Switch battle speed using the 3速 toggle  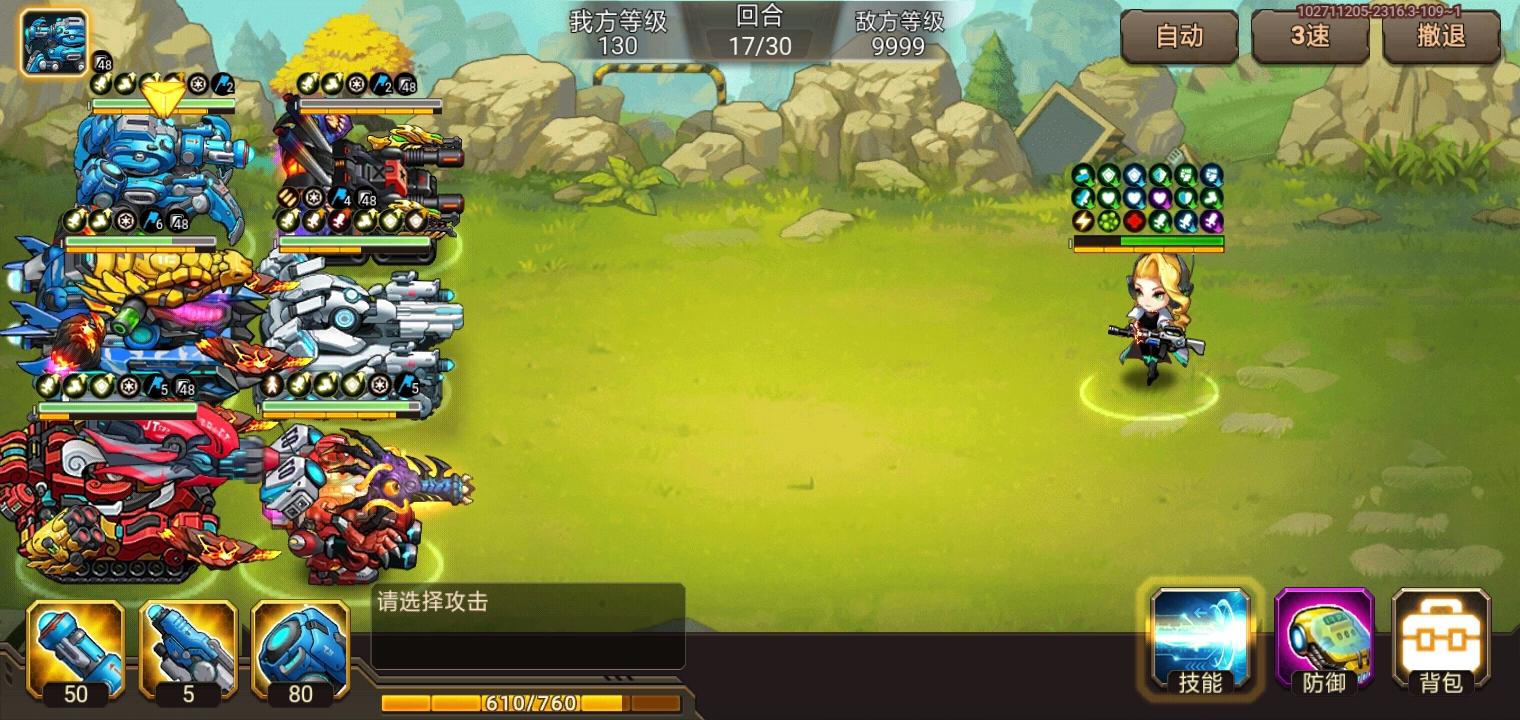(x=1311, y=37)
